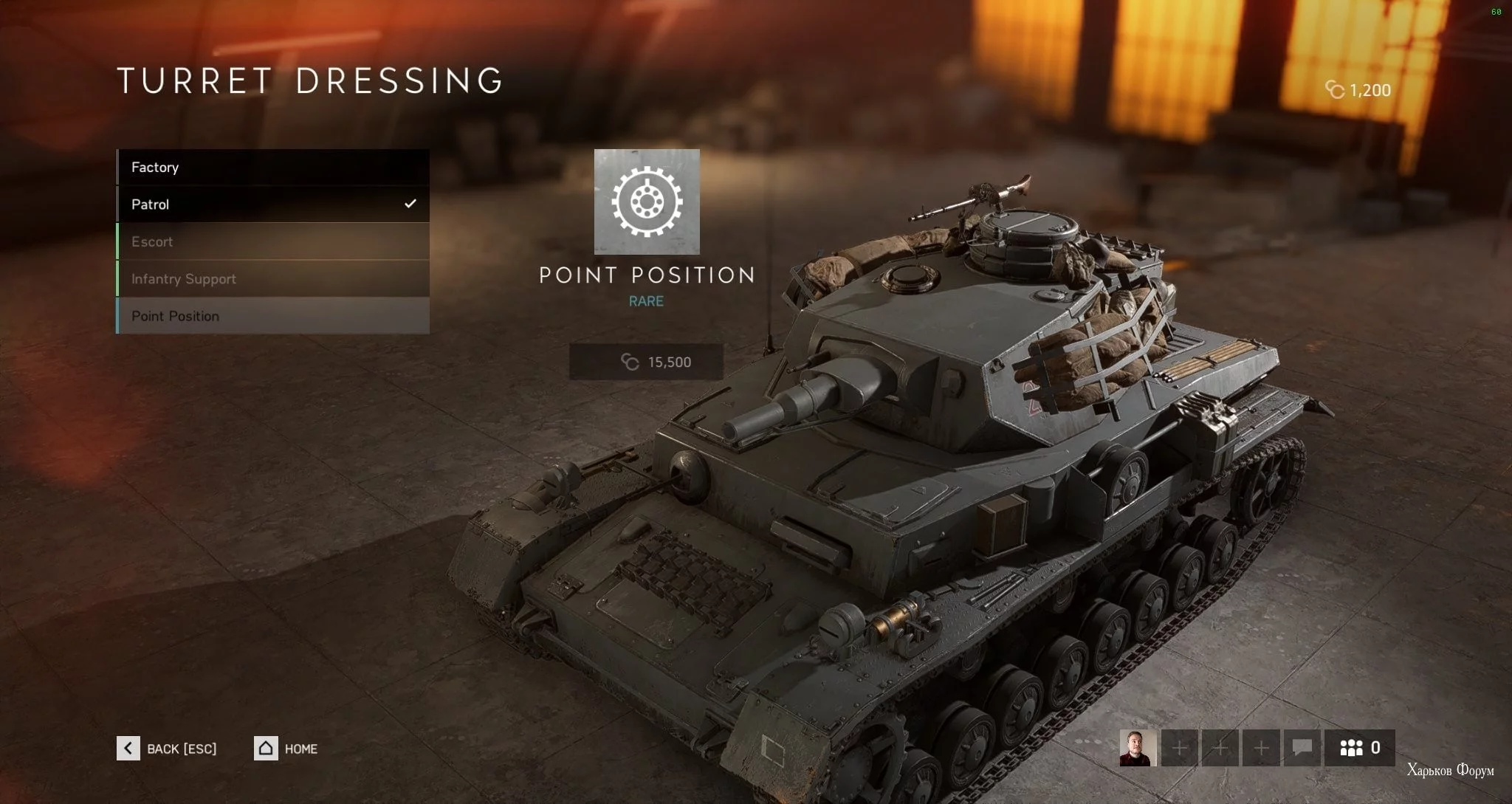This screenshot has height=804, width=1512.
Task: Pick the Escort dressing option
Action: pyautogui.click(x=272, y=241)
